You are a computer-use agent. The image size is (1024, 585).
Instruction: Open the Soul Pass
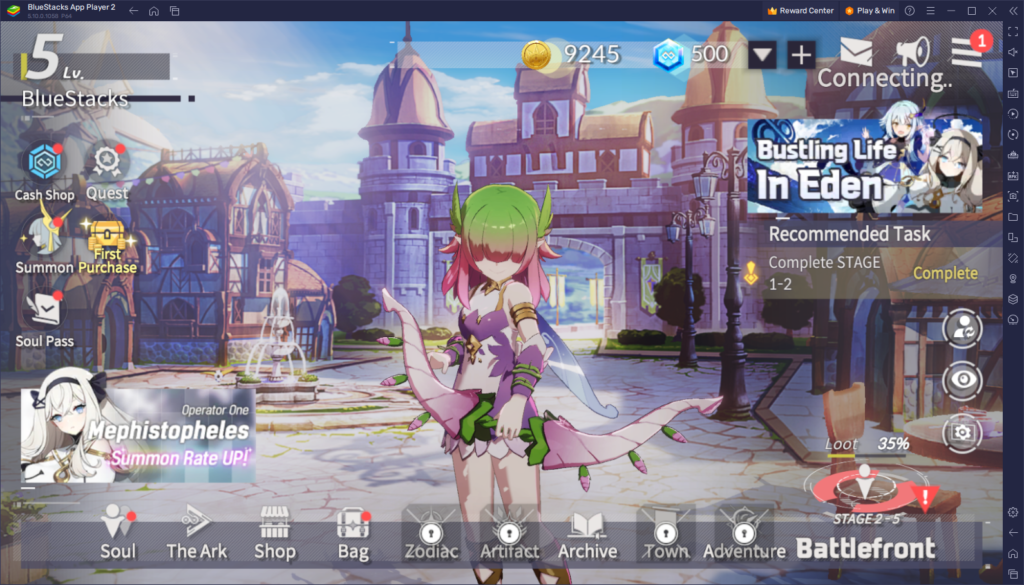[44, 316]
